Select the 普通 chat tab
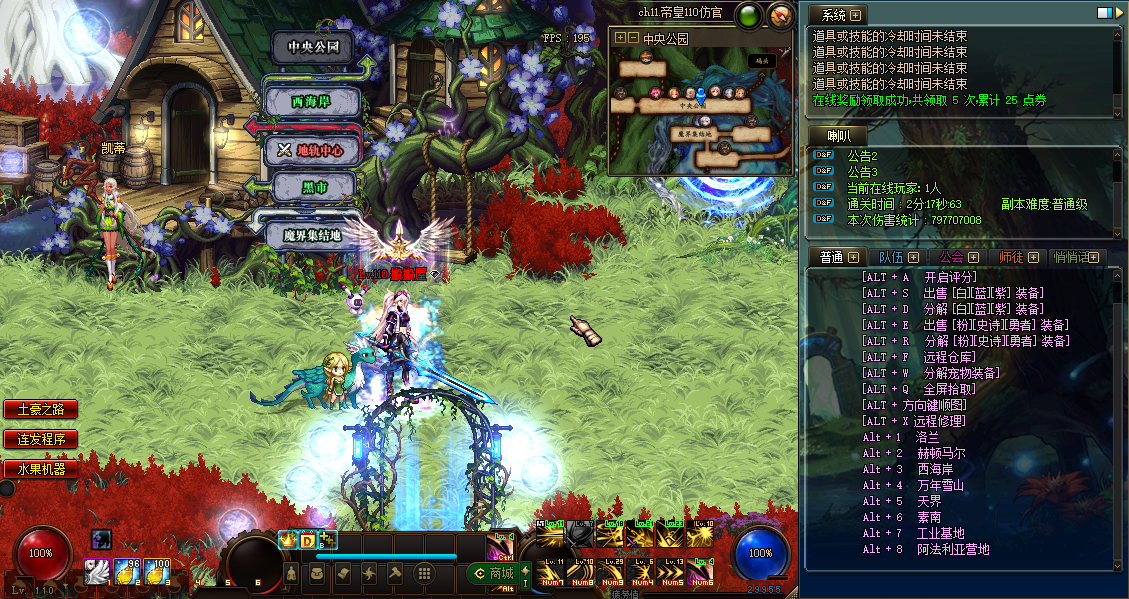The width and height of the screenshot is (1129, 599). click(x=831, y=257)
